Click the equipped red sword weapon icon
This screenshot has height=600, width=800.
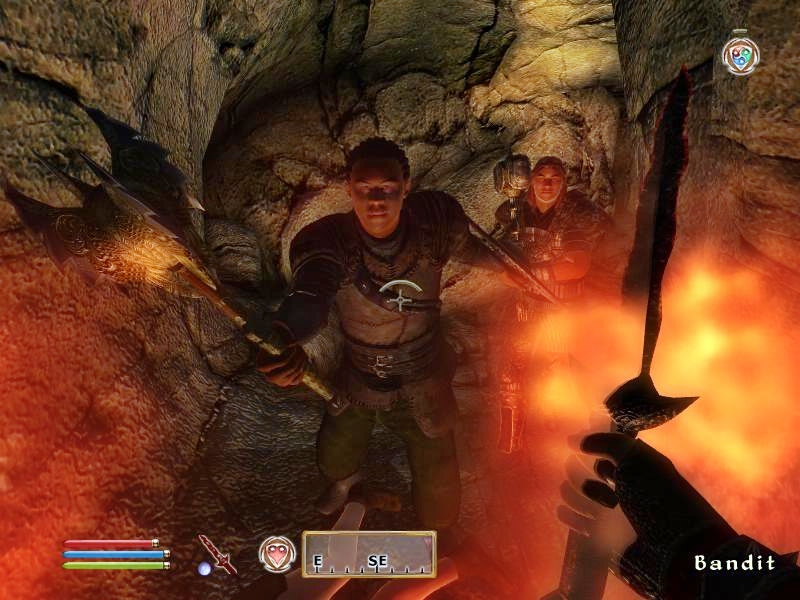click(x=216, y=553)
